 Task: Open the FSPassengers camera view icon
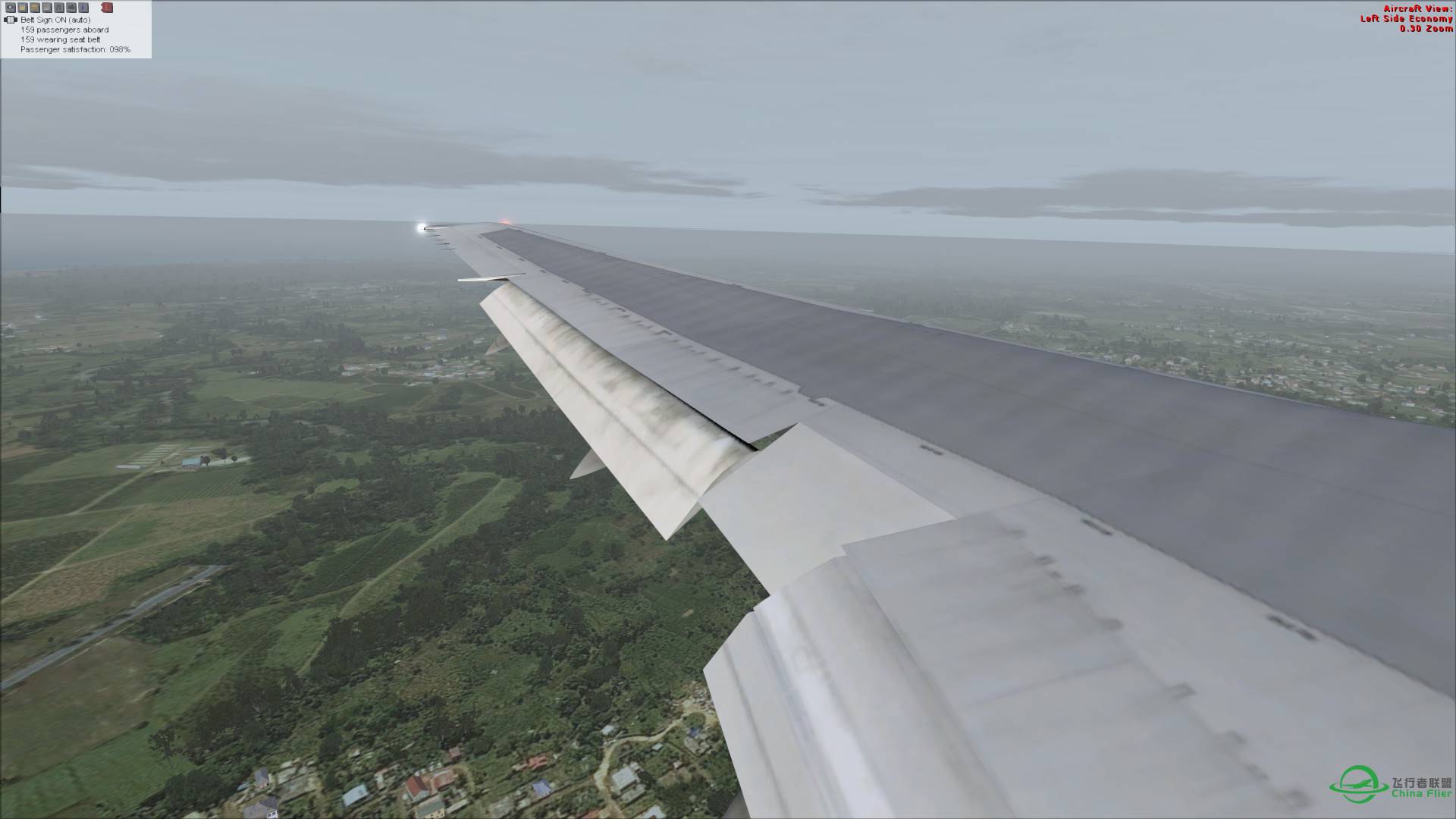pos(10,8)
